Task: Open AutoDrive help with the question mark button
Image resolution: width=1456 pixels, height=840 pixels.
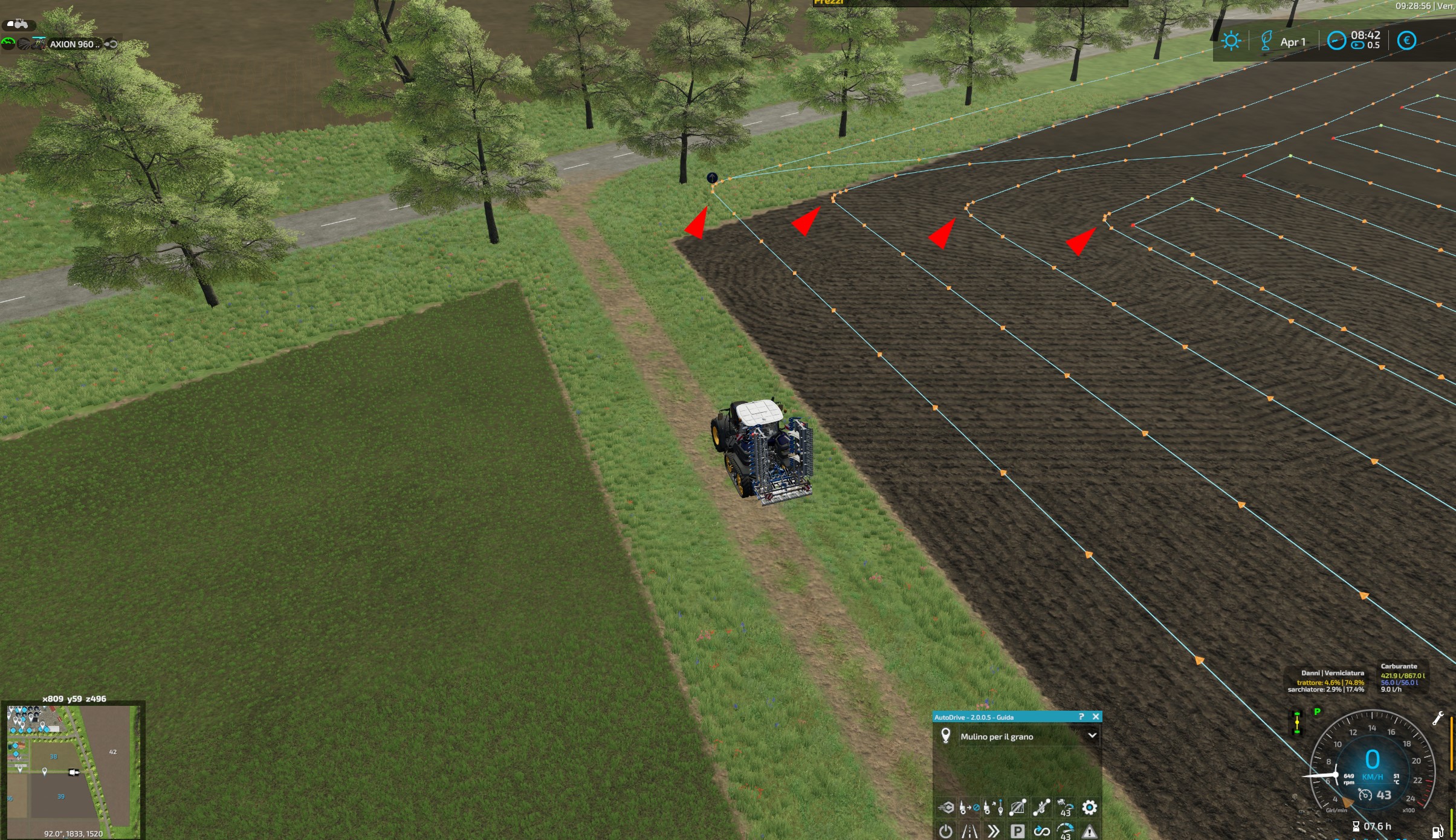Action: [1081, 717]
